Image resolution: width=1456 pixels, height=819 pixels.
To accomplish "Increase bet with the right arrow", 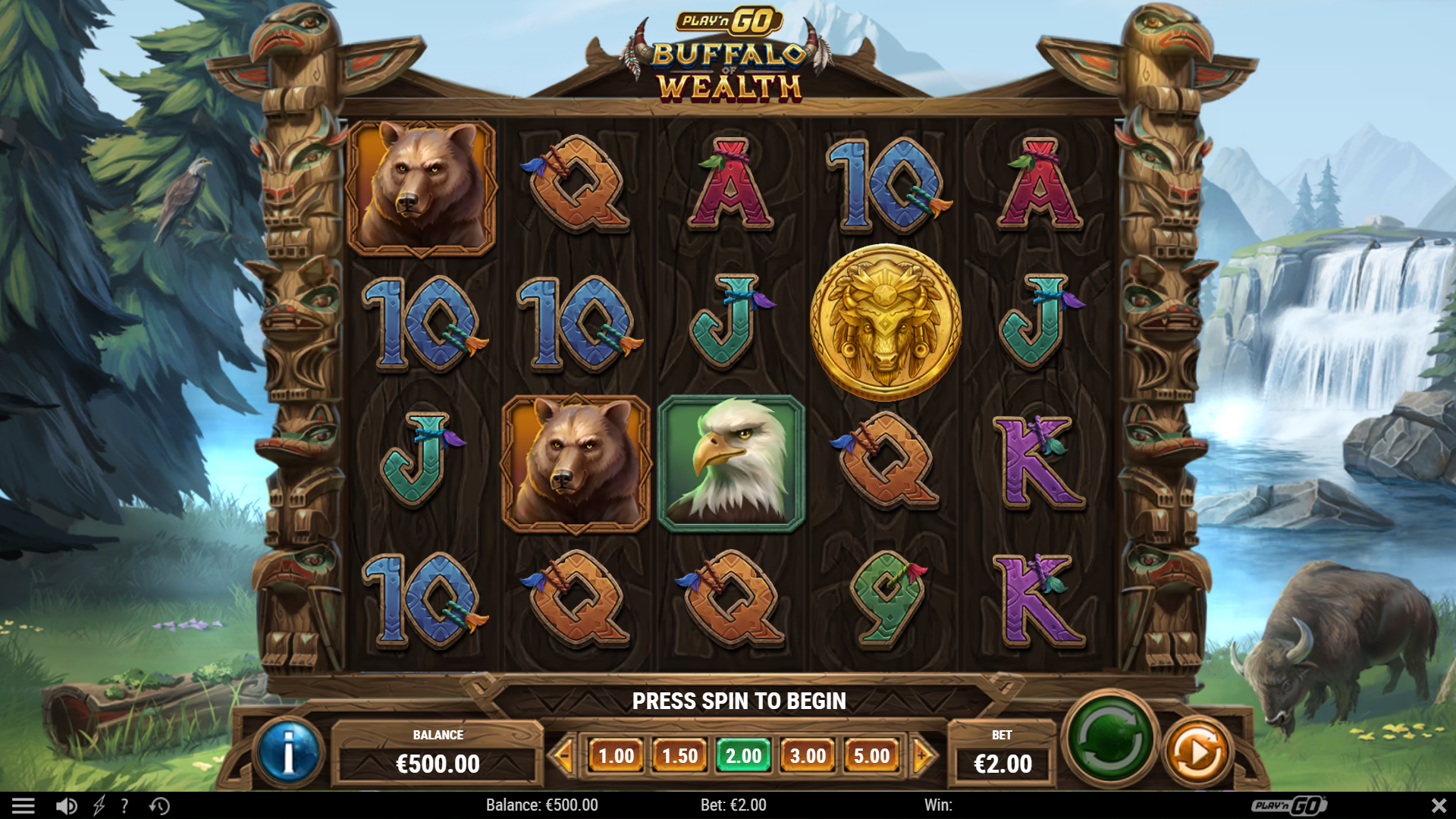I will pos(923,755).
